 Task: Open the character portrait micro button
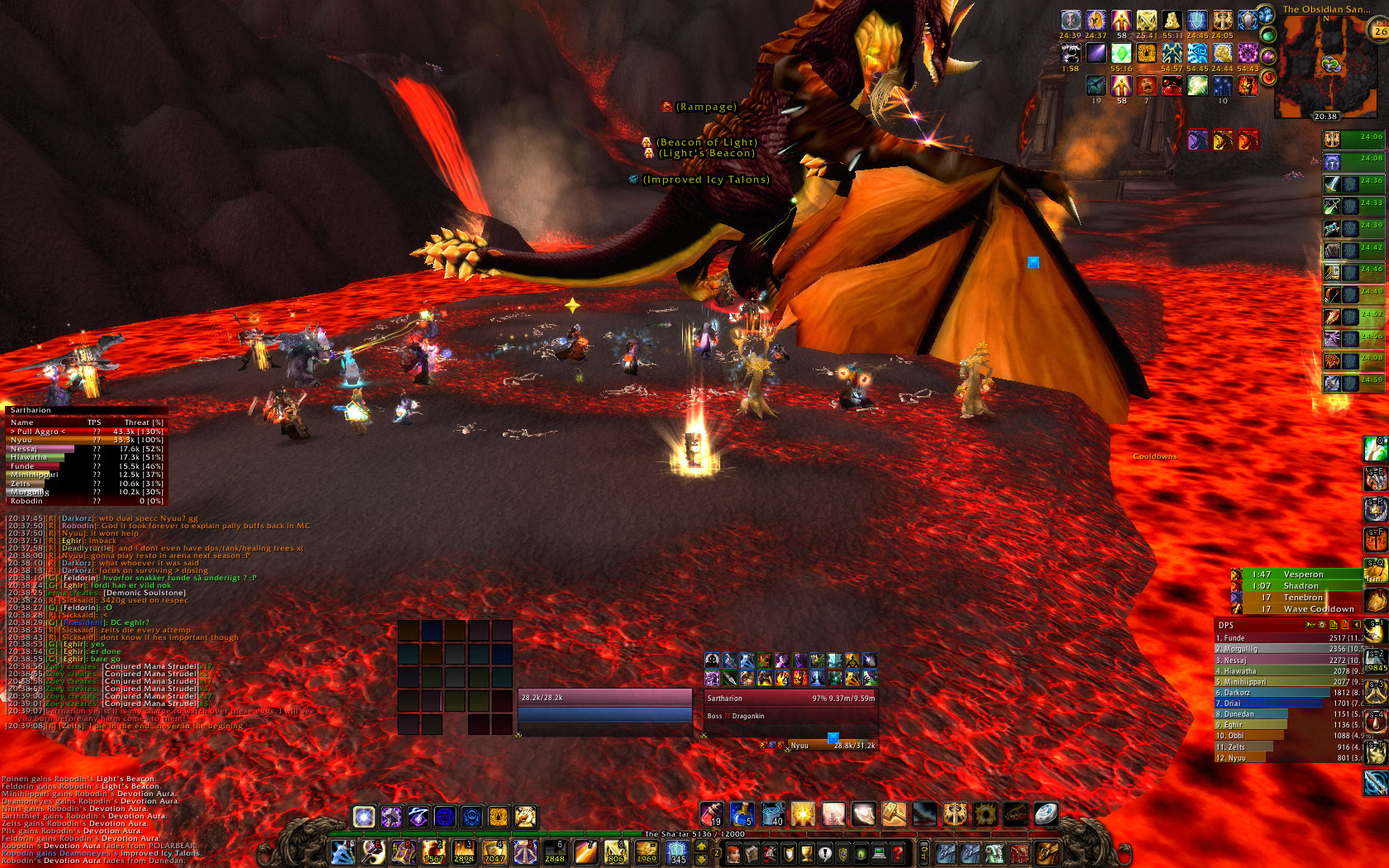733,853
